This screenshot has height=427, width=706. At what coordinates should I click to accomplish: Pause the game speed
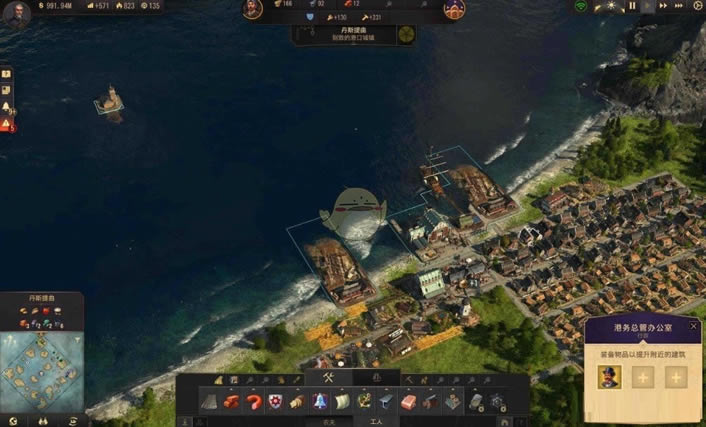pos(632,6)
